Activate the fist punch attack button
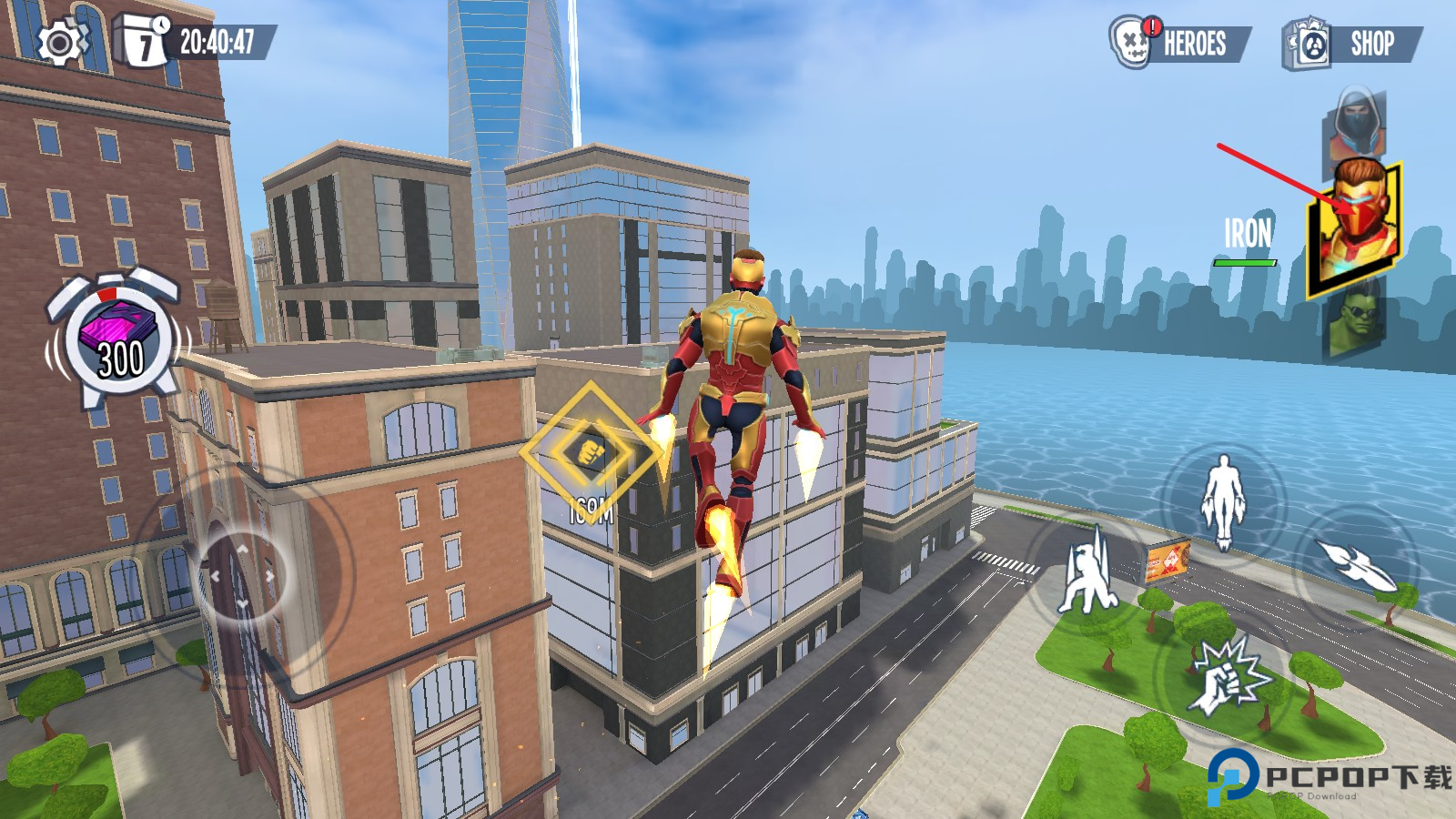The image size is (1456, 819). [x=1226, y=676]
